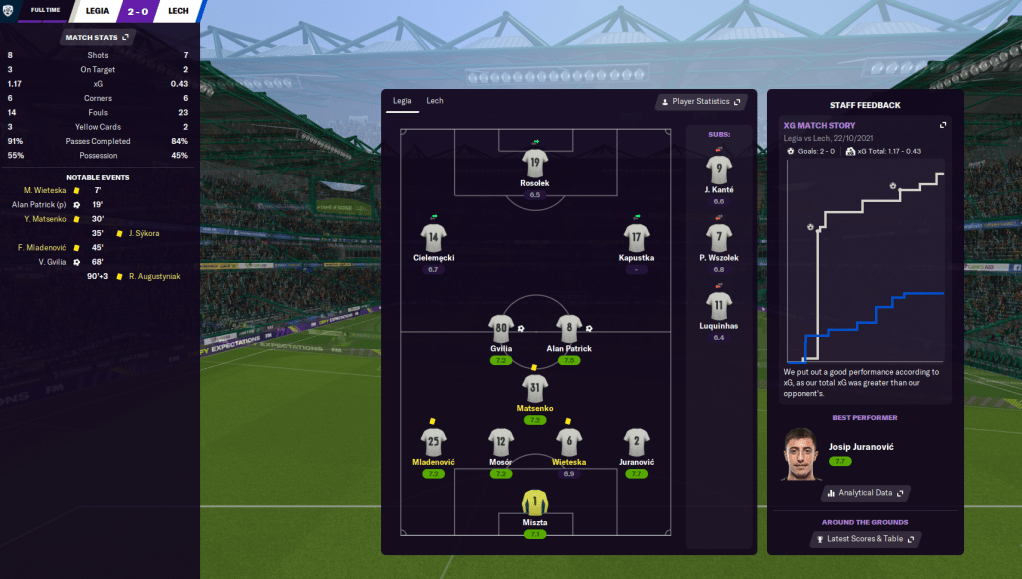This screenshot has width=1022, height=579.
Task: Switch to the Lech lineup tab
Action: pyautogui.click(x=435, y=101)
